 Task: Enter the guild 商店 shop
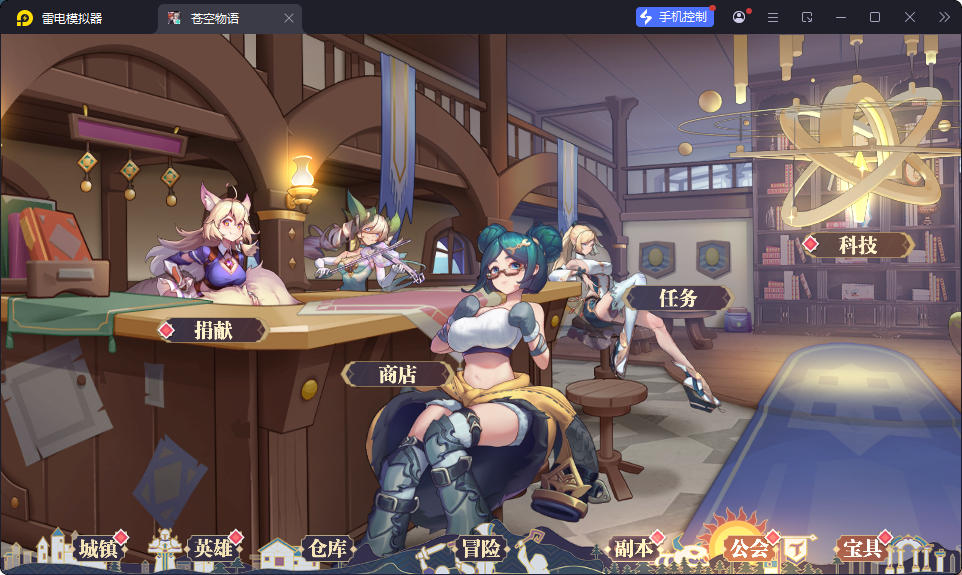click(397, 375)
